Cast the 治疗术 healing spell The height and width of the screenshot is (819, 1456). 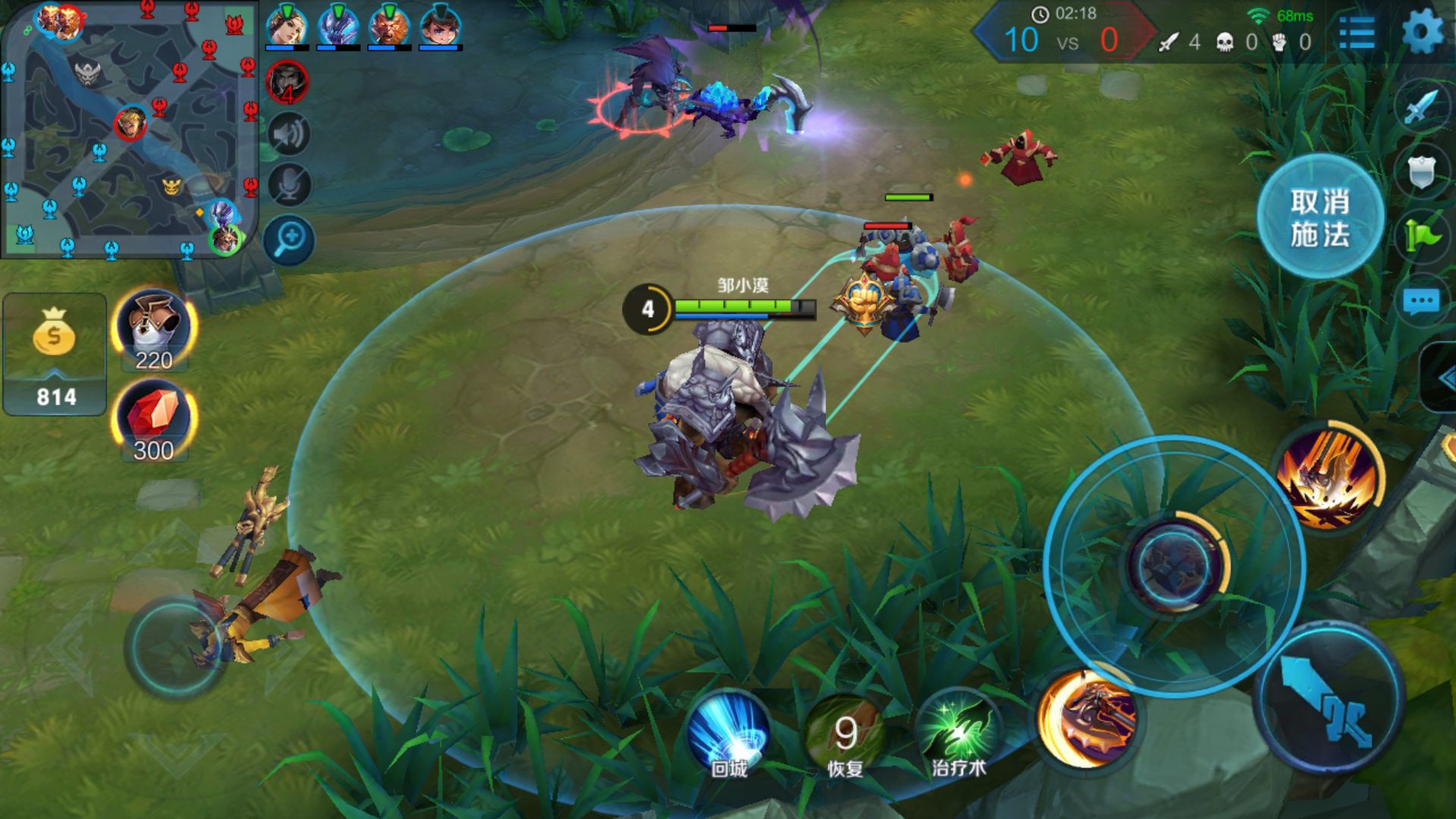pos(959,733)
